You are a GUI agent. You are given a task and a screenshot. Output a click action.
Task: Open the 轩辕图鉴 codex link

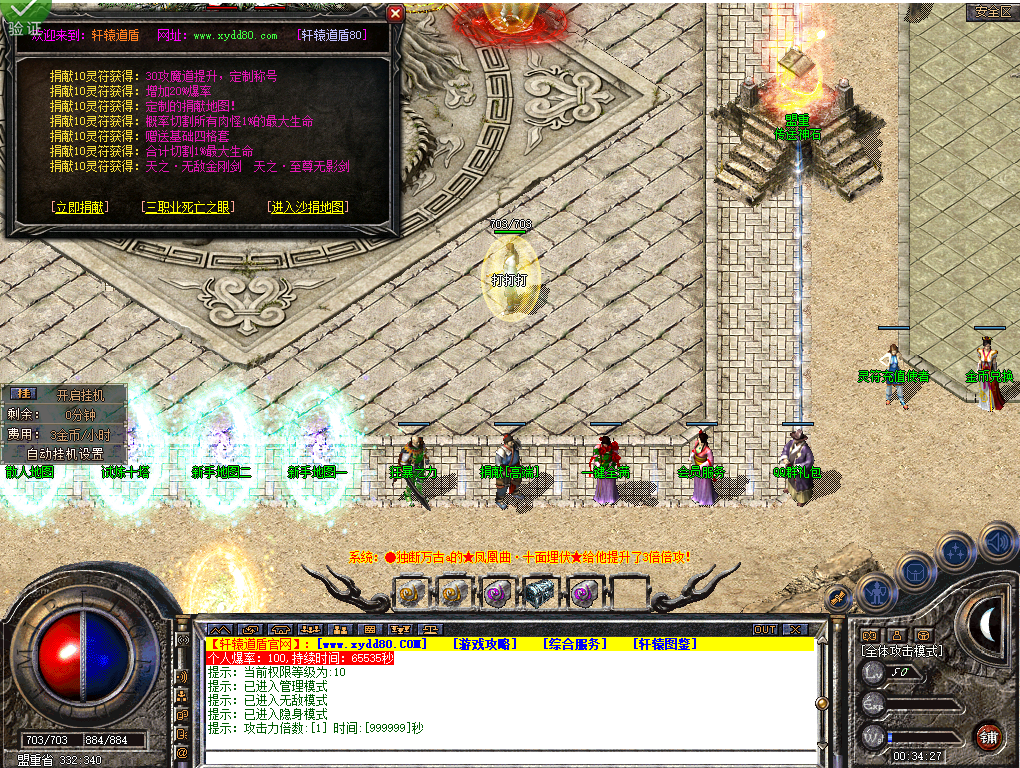pyautogui.click(x=664, y=644)
